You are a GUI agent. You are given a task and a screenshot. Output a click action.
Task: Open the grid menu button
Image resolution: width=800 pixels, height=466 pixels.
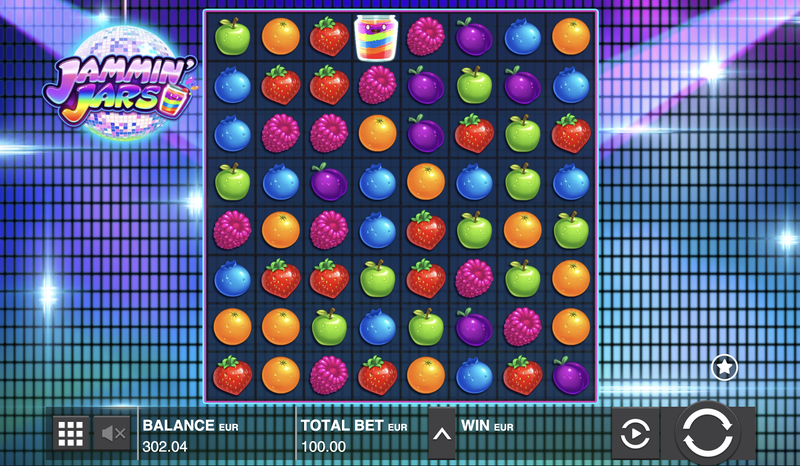70,433
